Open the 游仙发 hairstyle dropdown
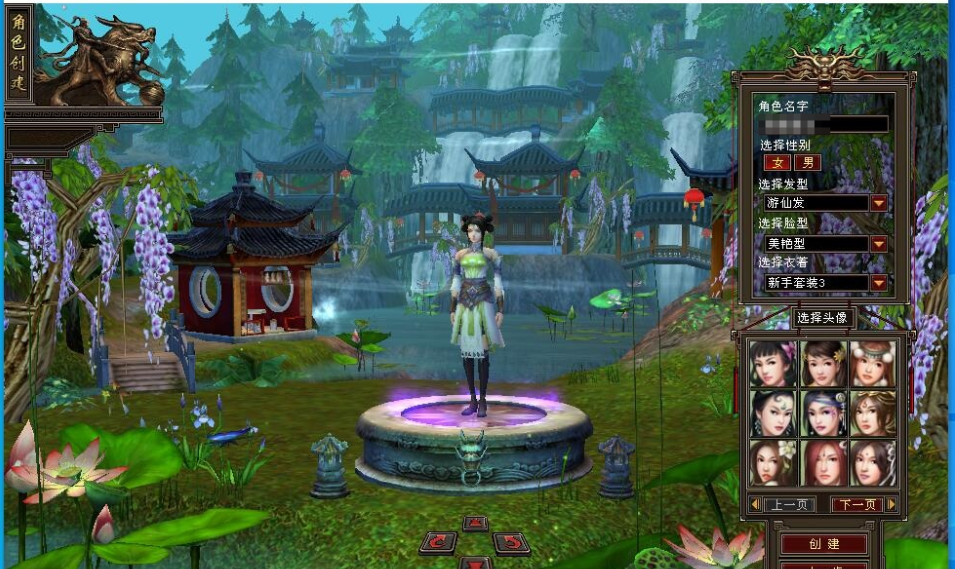This screenshot has width=955, height=569. click(x=879, y=203)
